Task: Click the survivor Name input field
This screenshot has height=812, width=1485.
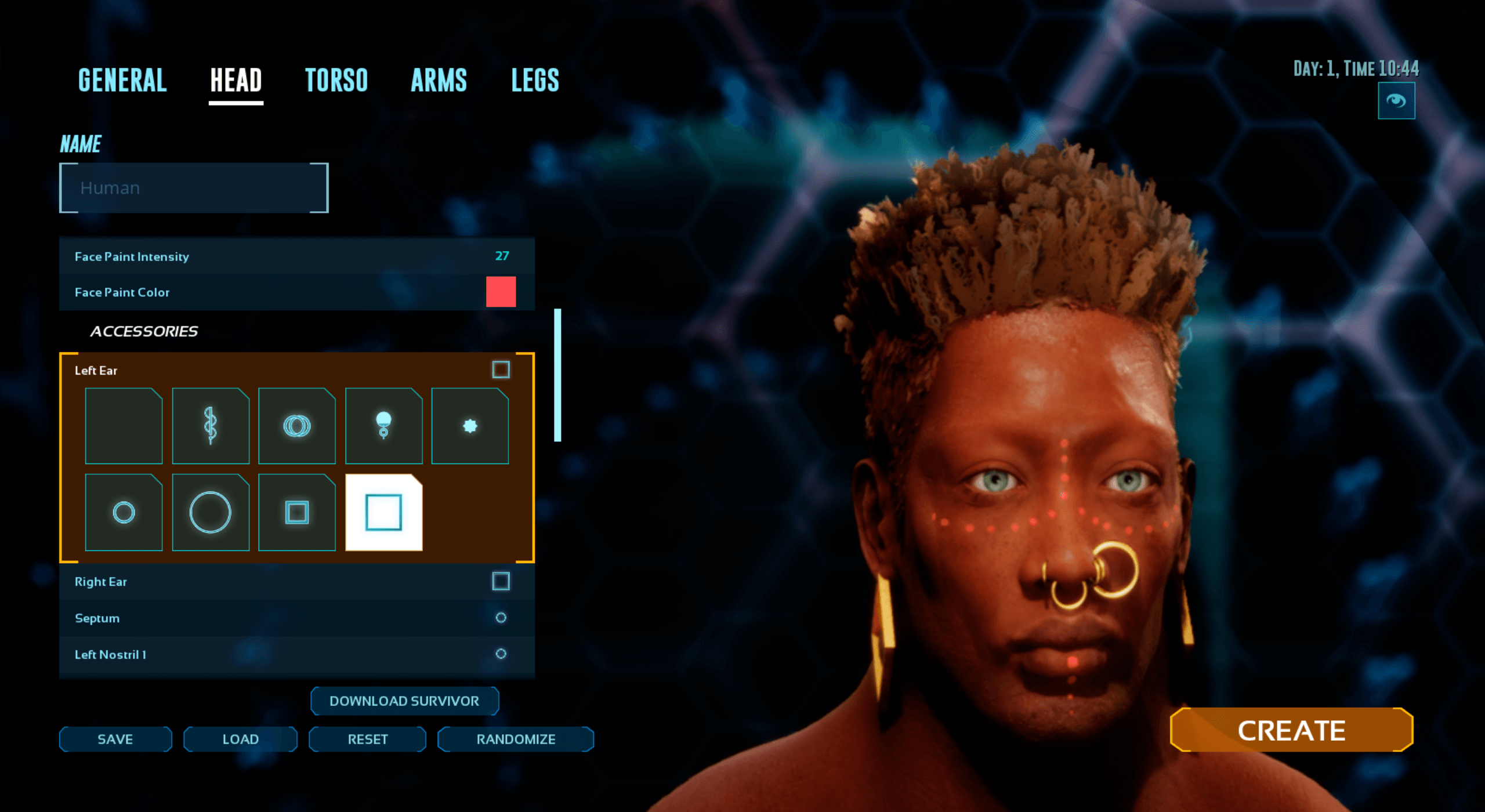Action: coord(193,187)
